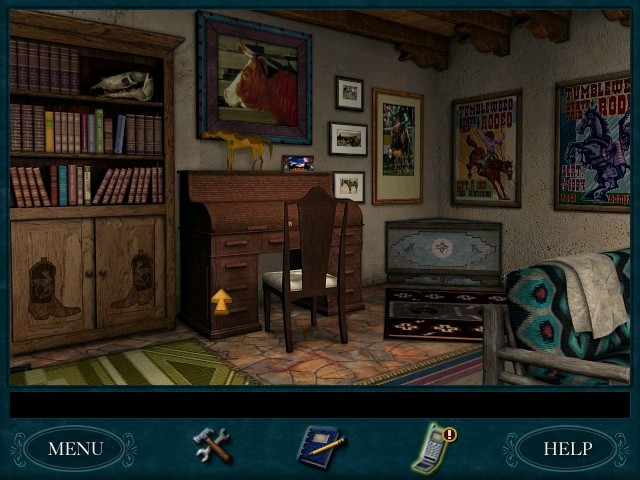Check the cell phone with alert
640x480 pixels.
click(x=432, y=447)
